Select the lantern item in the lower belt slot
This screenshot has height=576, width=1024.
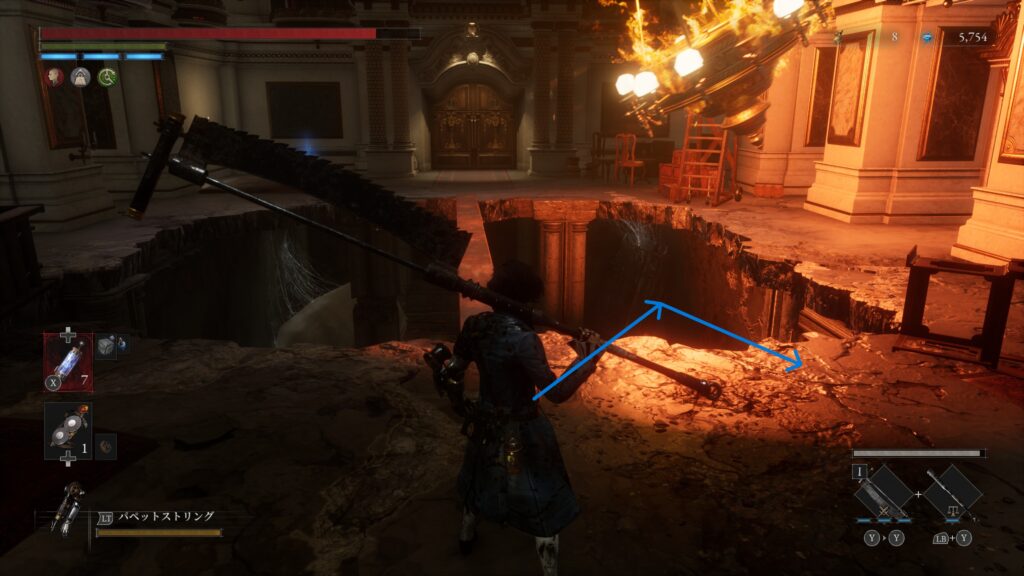[x=68, y=430]
